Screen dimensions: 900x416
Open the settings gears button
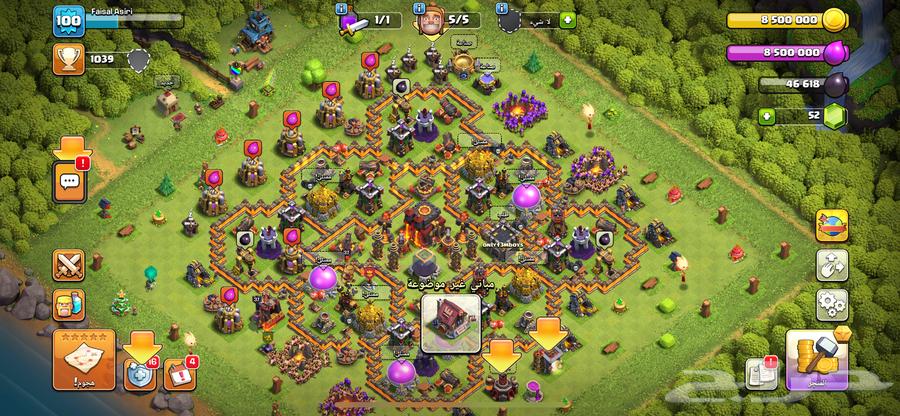click(831, 300)
